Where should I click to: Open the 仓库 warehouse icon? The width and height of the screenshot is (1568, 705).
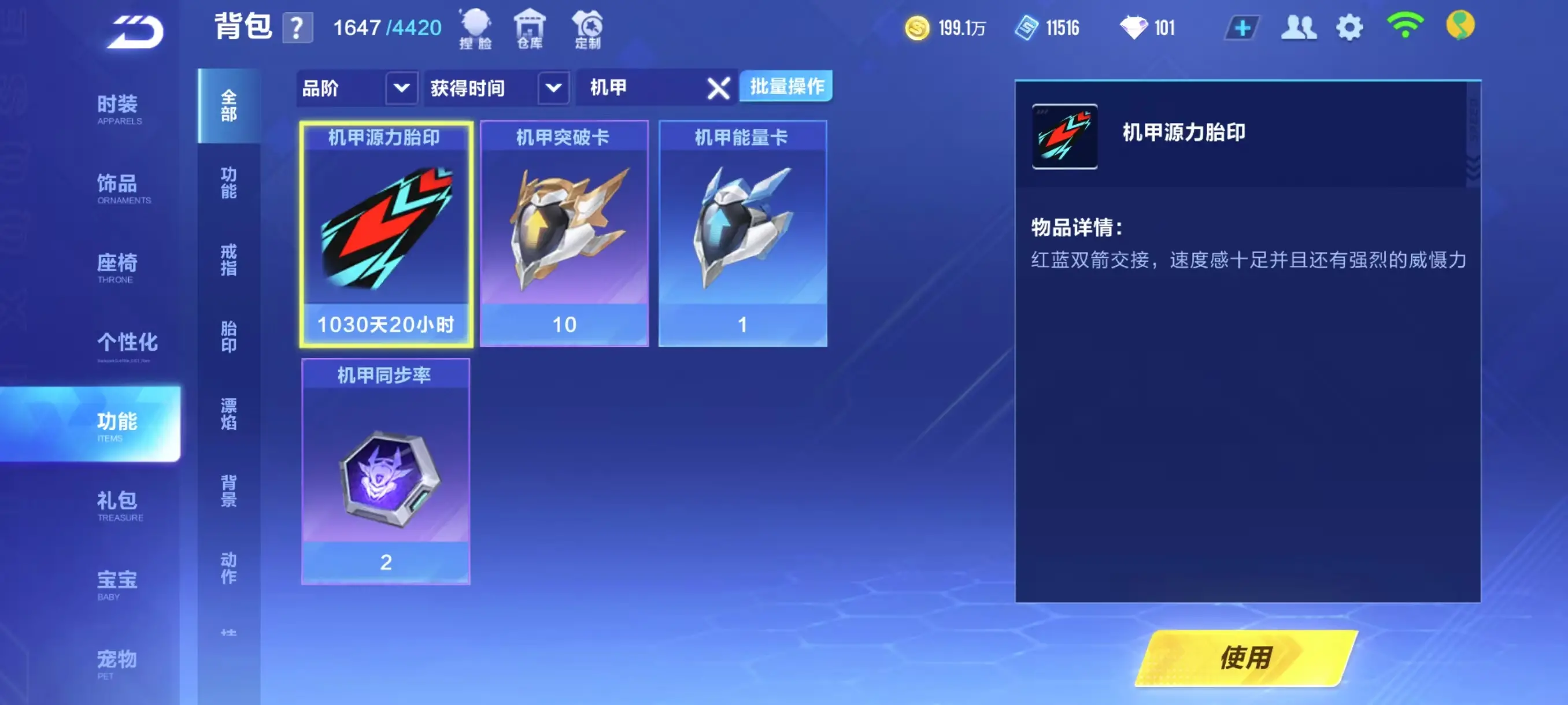530,28
